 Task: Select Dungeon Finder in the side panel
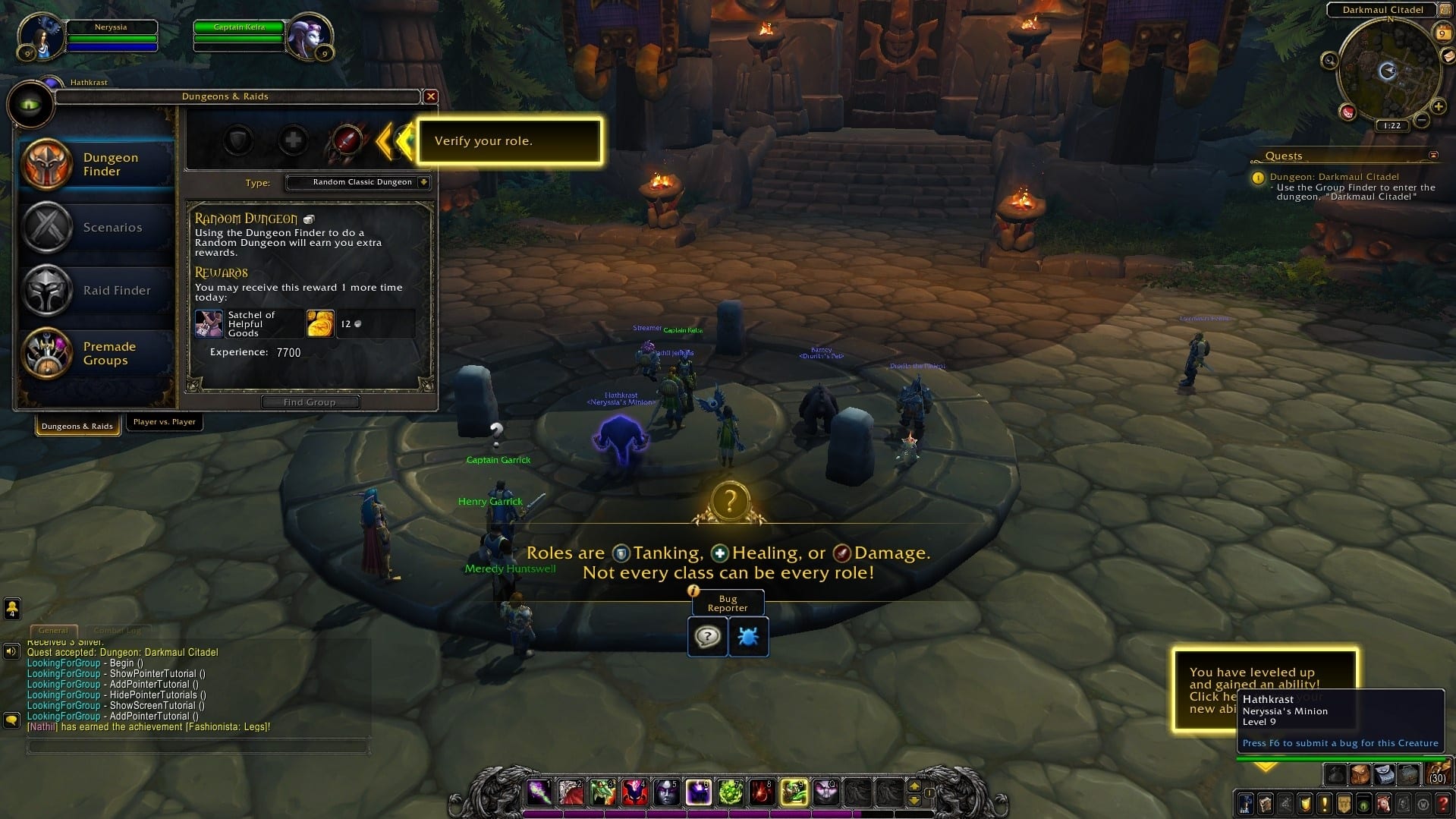click(96, 164)
